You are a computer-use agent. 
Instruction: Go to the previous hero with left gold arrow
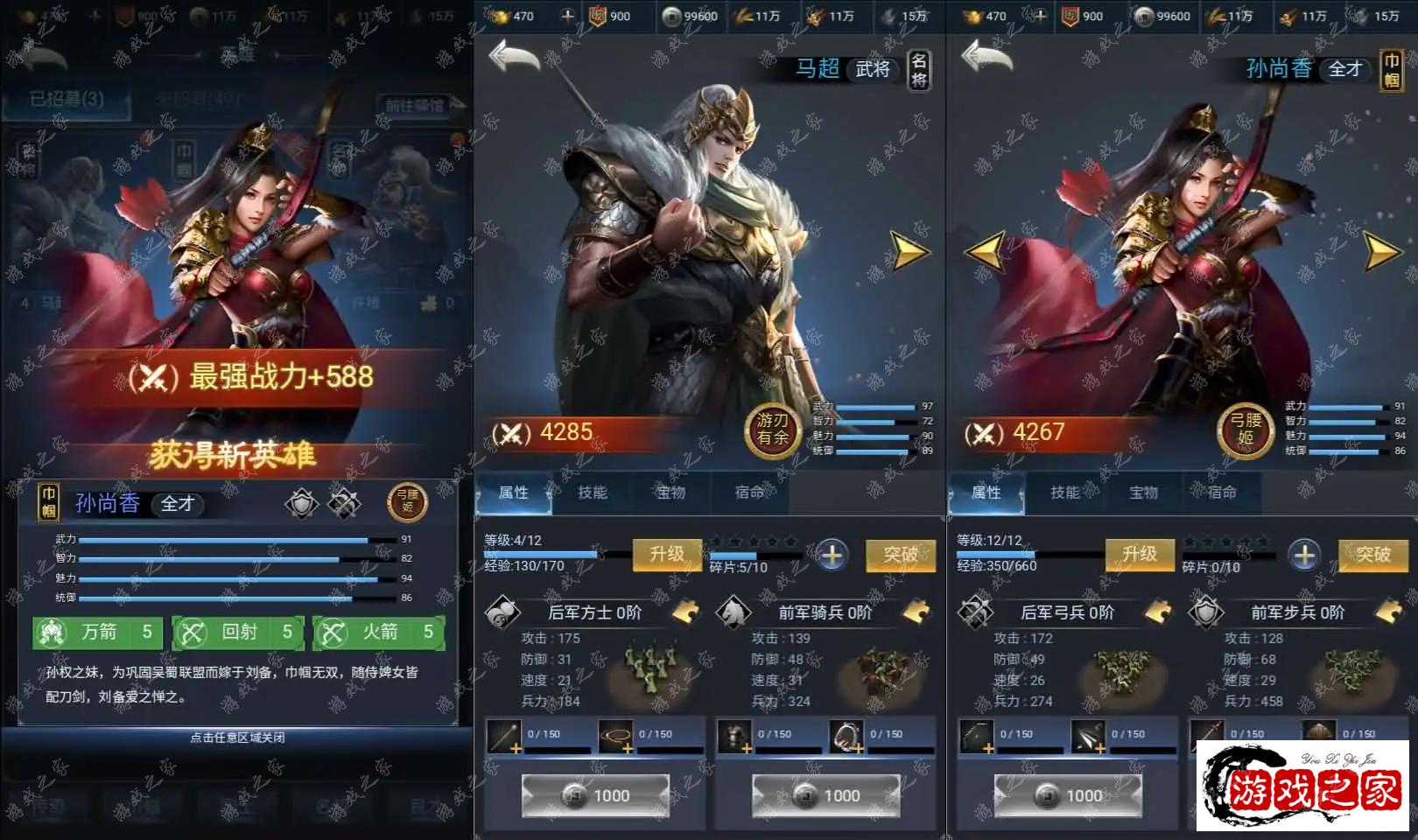(x=984, y=252)
